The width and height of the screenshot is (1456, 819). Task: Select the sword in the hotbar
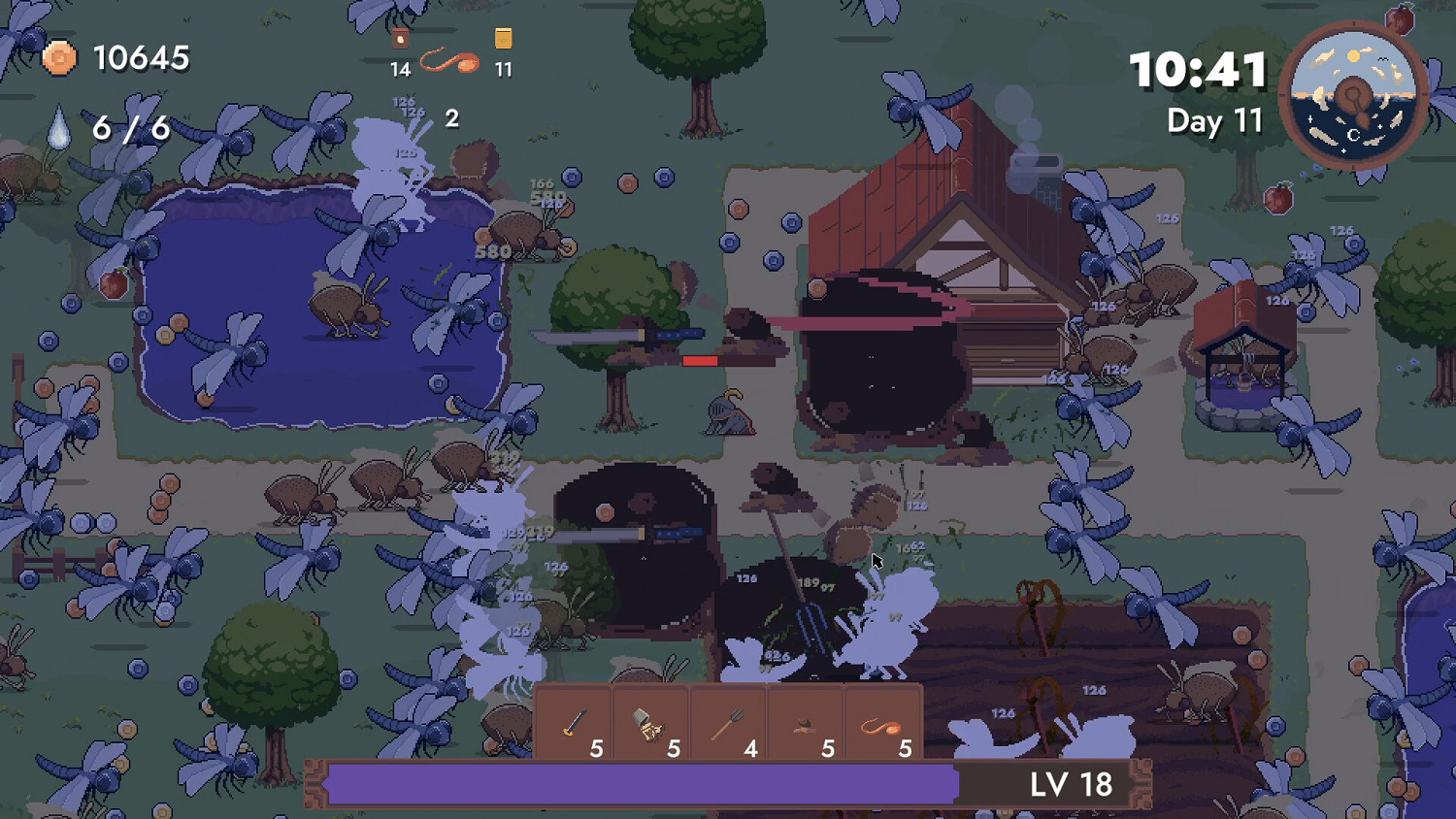[576, 723]
